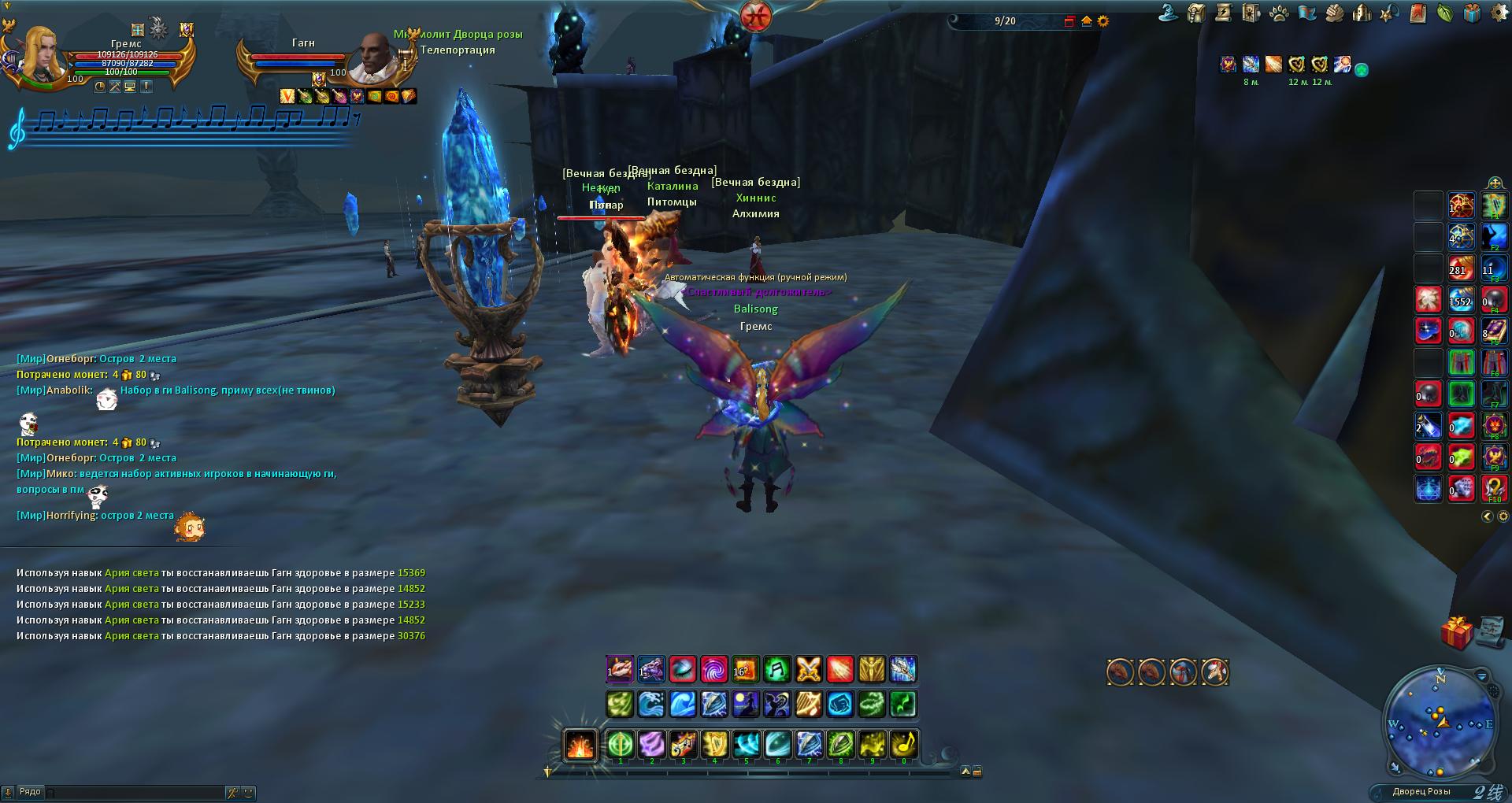1512x803 pixels.
Task: Open the wizard hat character menu
Action: tap(1169, 13)
